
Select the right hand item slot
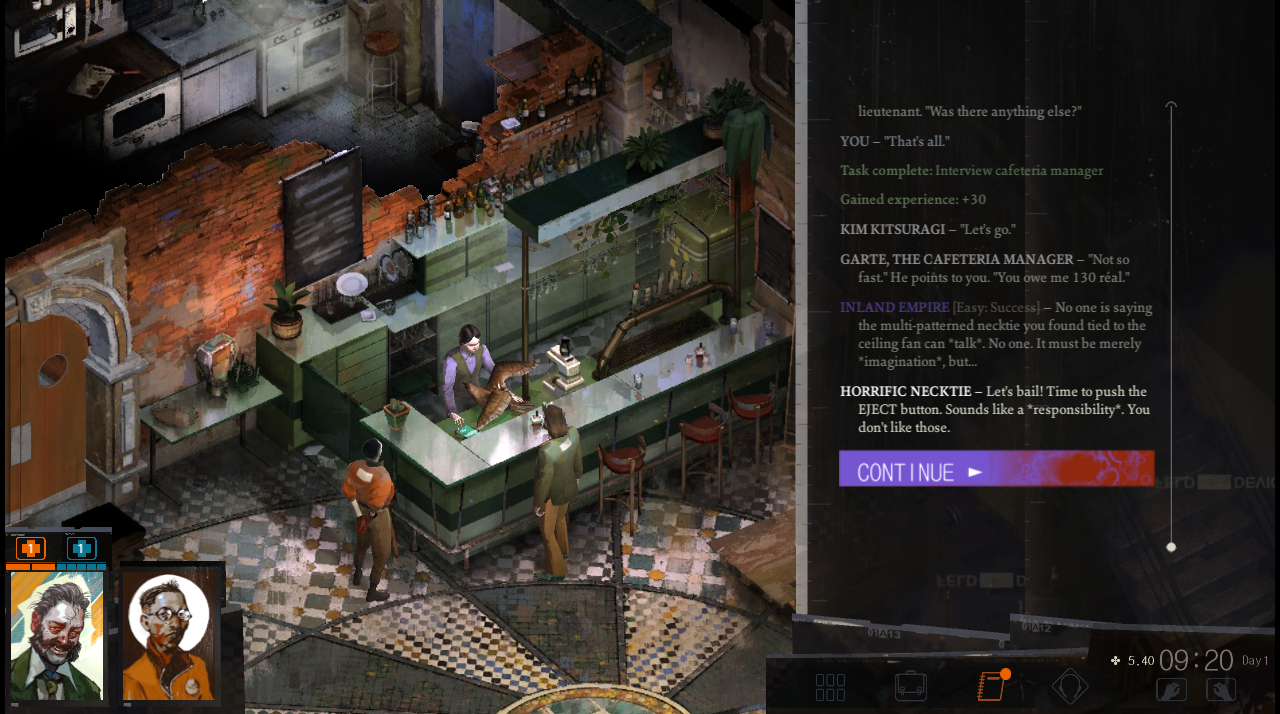1221,689
